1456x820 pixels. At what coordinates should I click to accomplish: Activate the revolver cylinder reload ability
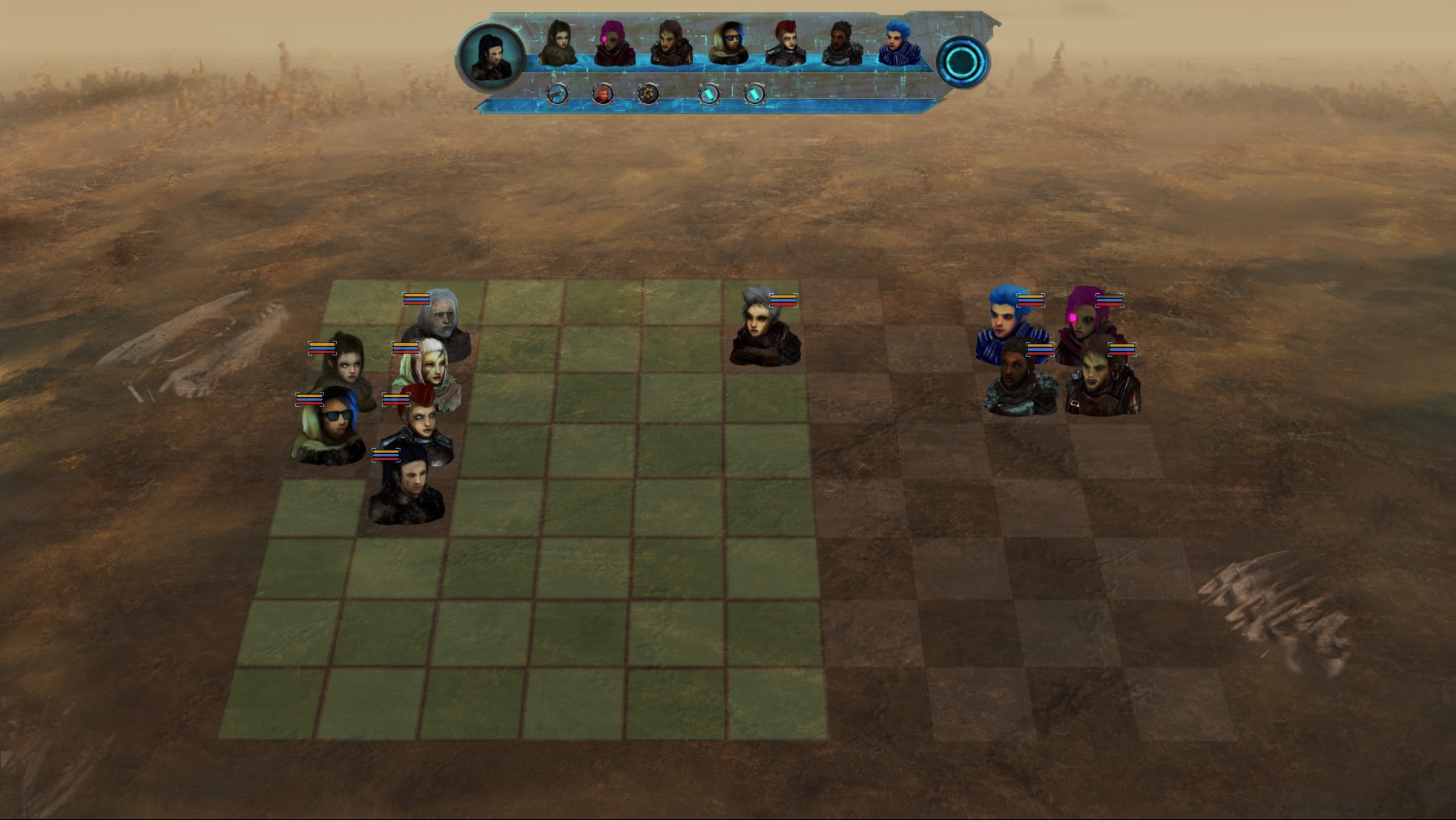648,94
